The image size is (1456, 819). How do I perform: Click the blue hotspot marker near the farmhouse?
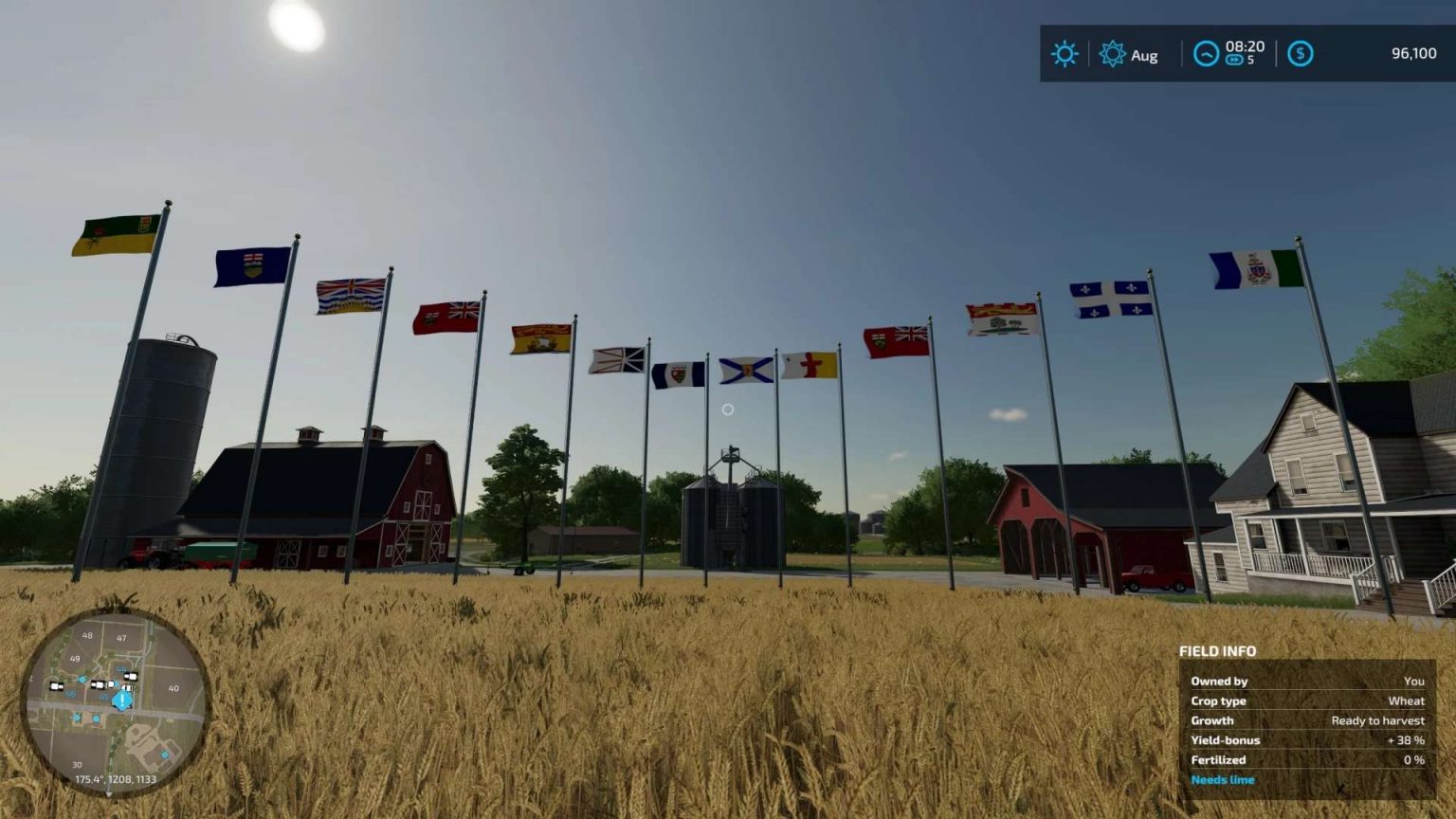pos(165,755)
